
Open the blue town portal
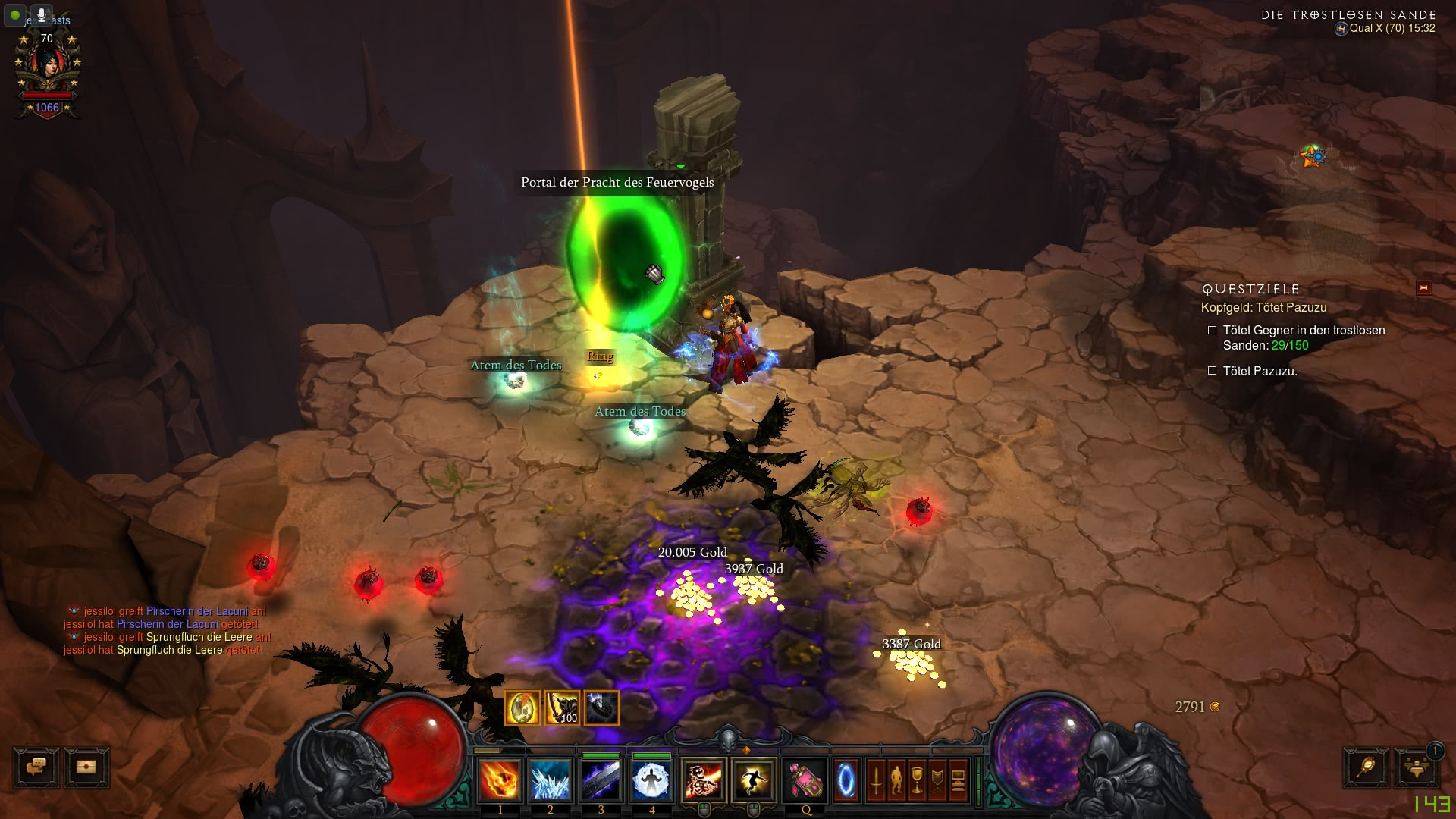pyautogui.click(x=846, y=780)
